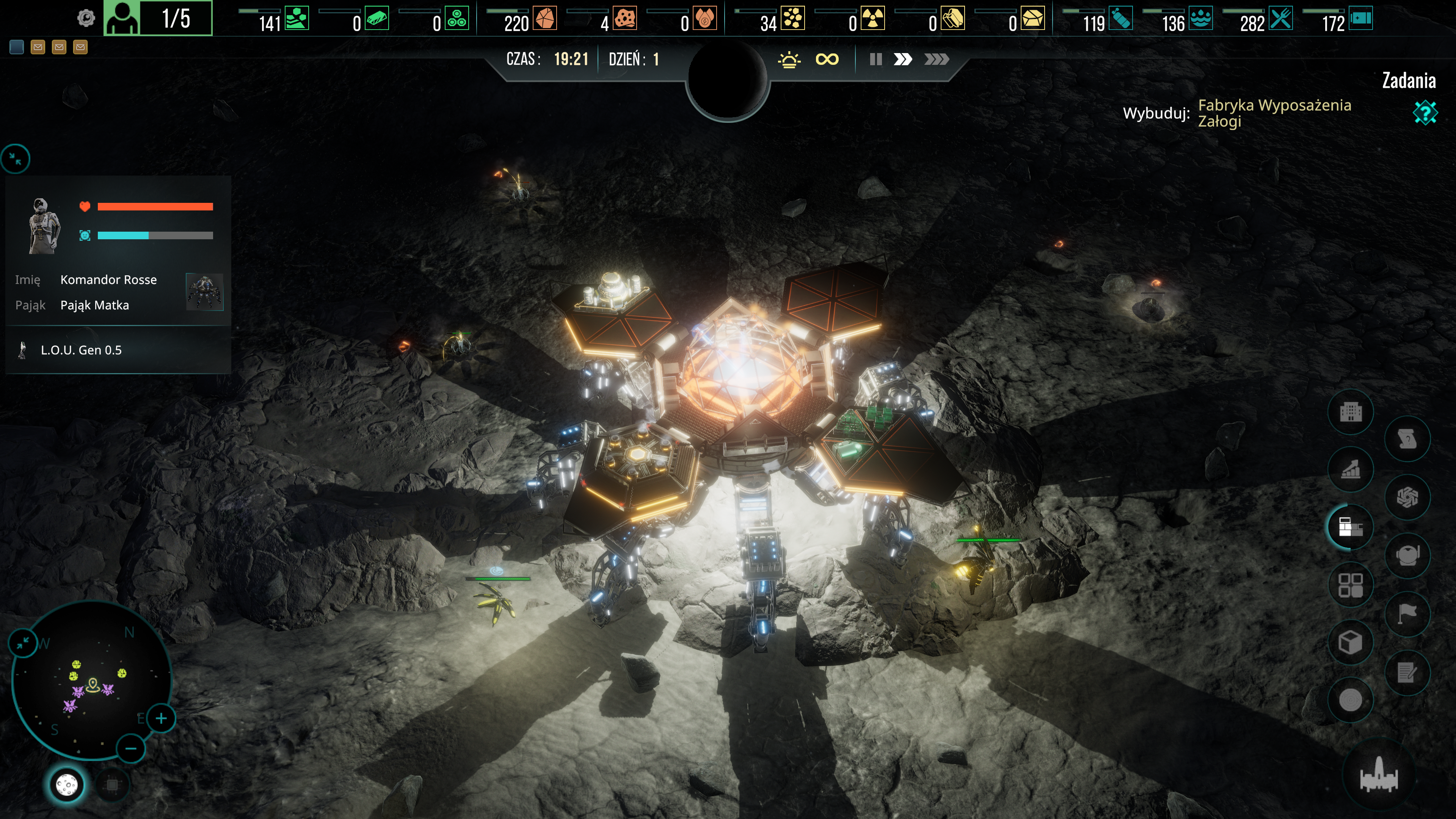Set double-arrow game speed
Screen dimensions: 1456x819
(903, 60)
